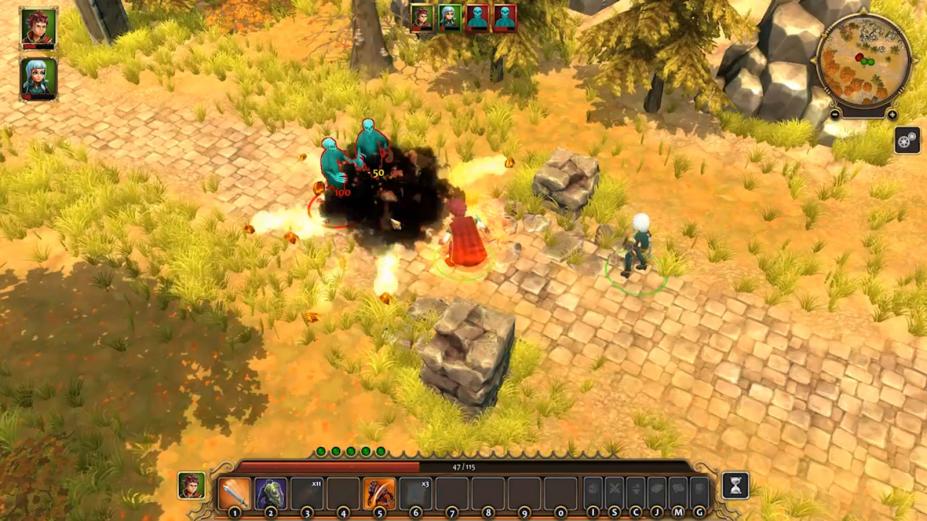
Task: Open the gear settings button under the minimap
Action: pos(907,140)
